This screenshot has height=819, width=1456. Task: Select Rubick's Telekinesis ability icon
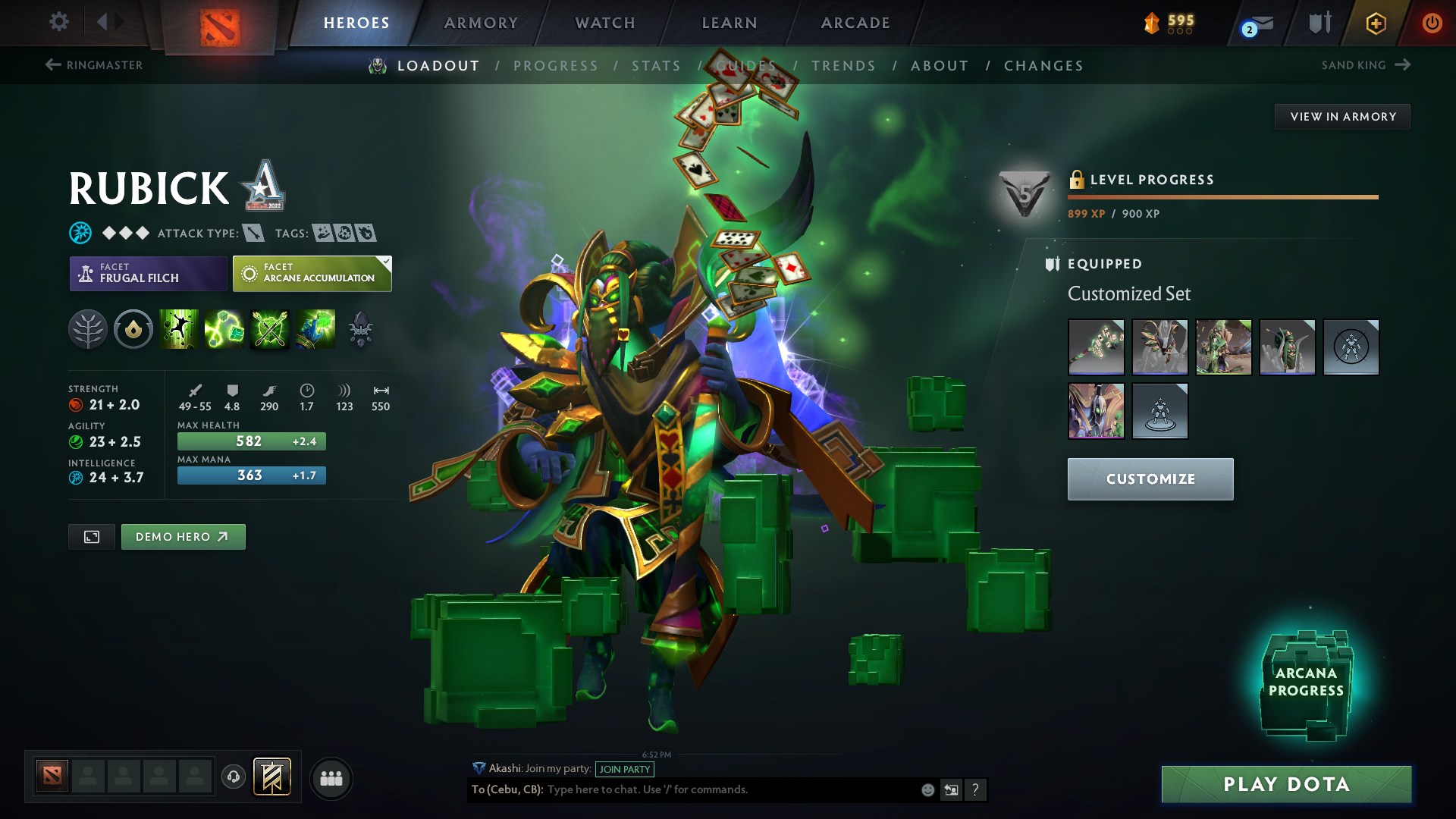pos(180,329)
